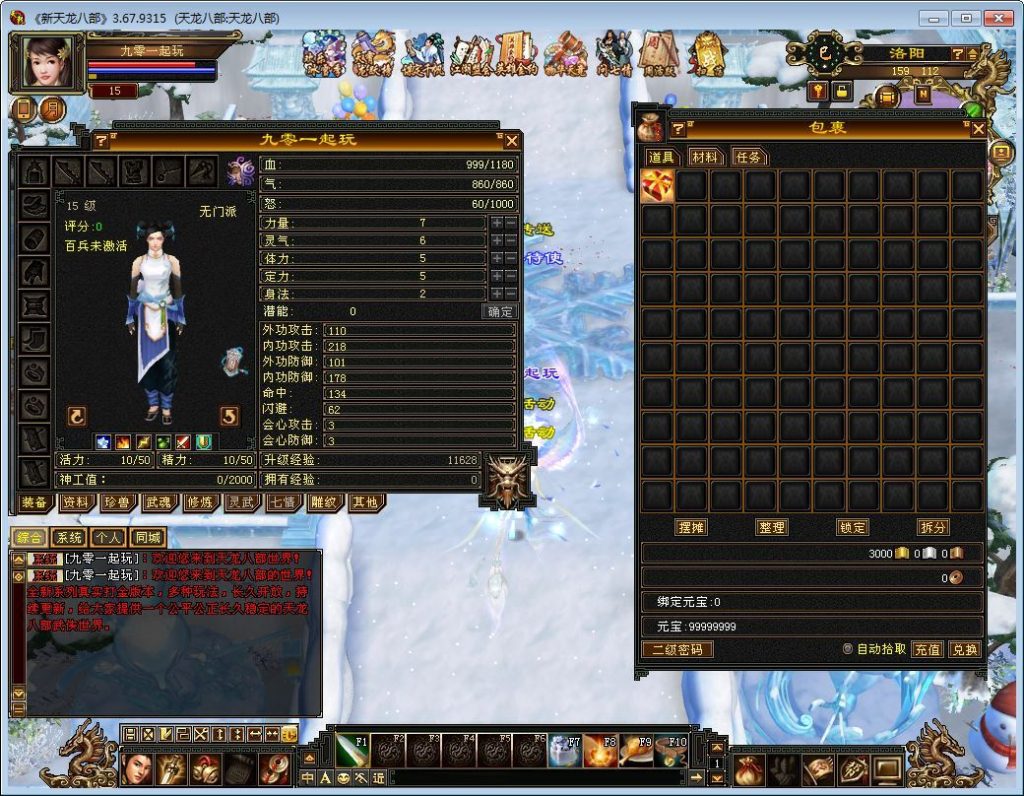Select the 系统 chat channel tab

click(69, 538)
